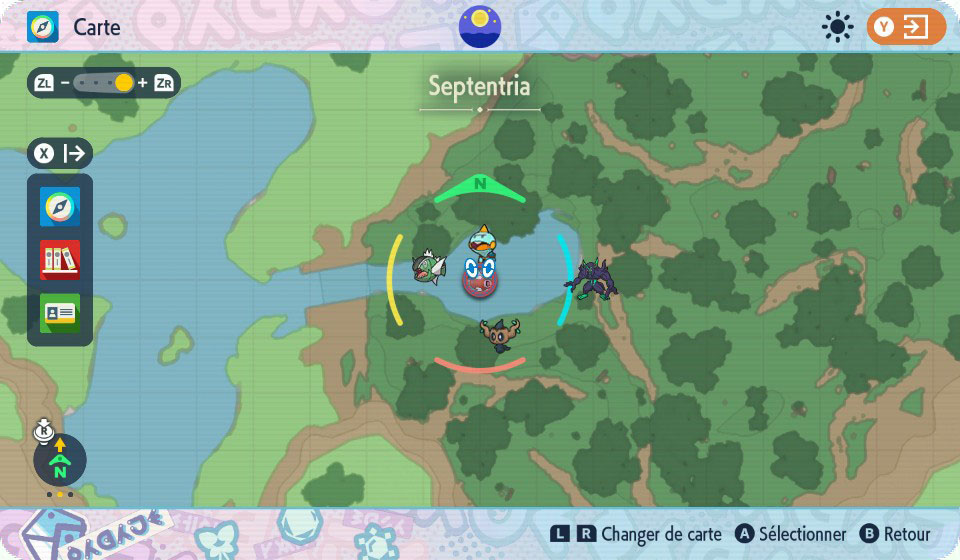960x560 pixels.
Task: Click the Retour back label
Action: 907,535
